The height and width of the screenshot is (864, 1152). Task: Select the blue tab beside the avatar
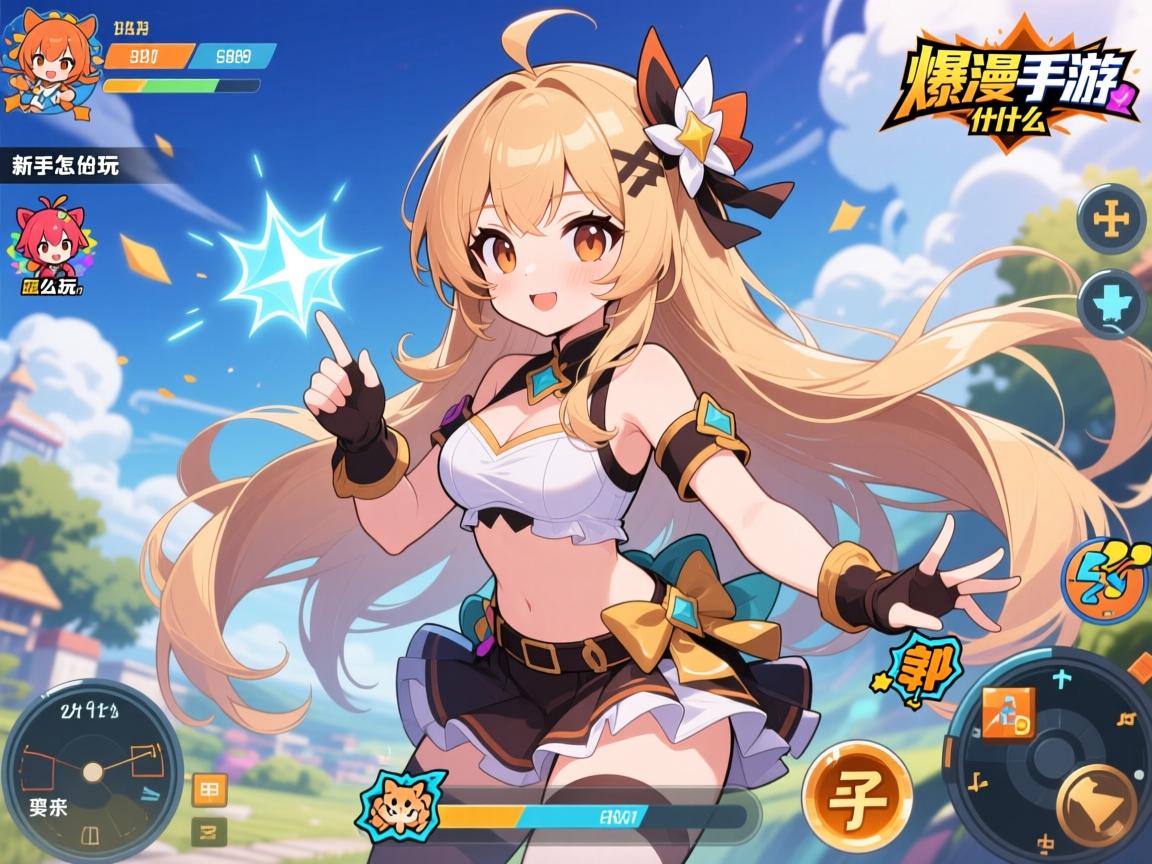click(232, 56)
